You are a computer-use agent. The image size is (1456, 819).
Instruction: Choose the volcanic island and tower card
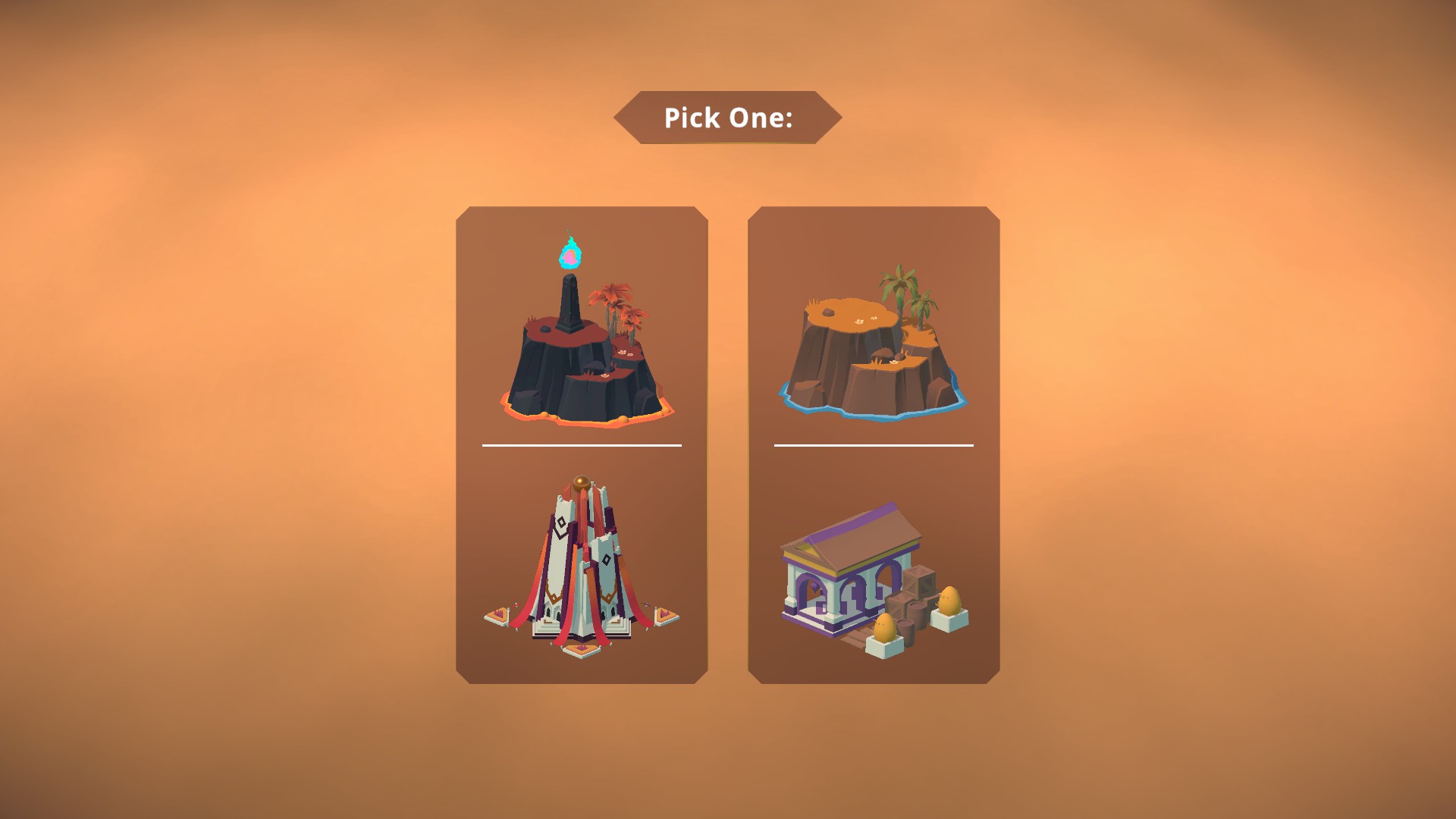(582, 445)
